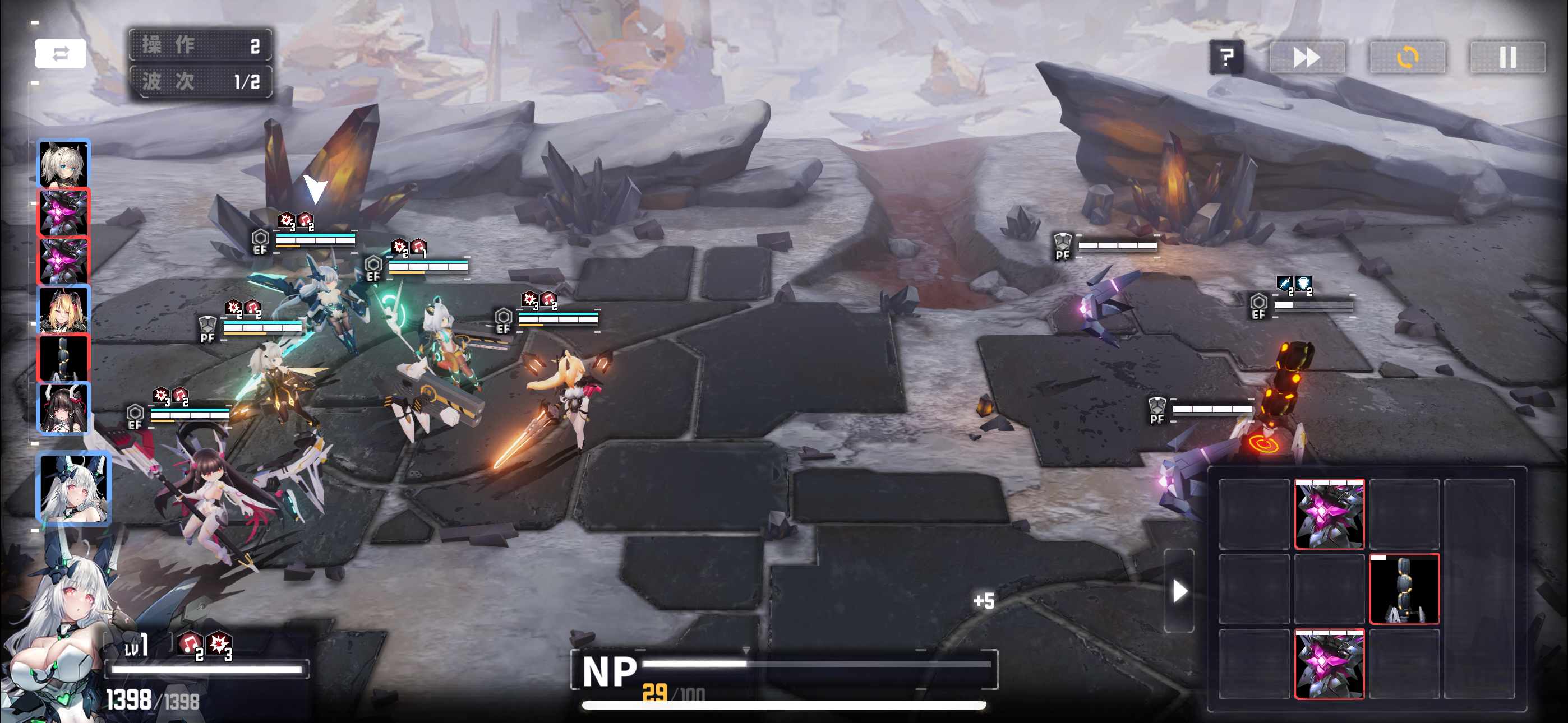
Task: Pause the battle
Action: [1508, 58]
